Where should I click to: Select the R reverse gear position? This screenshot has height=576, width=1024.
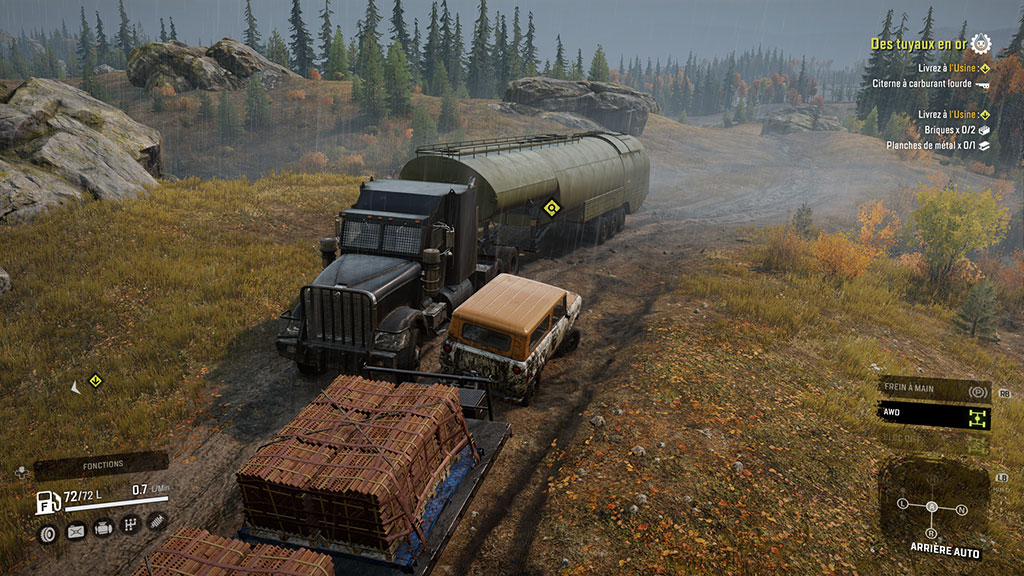pos(933,532)
